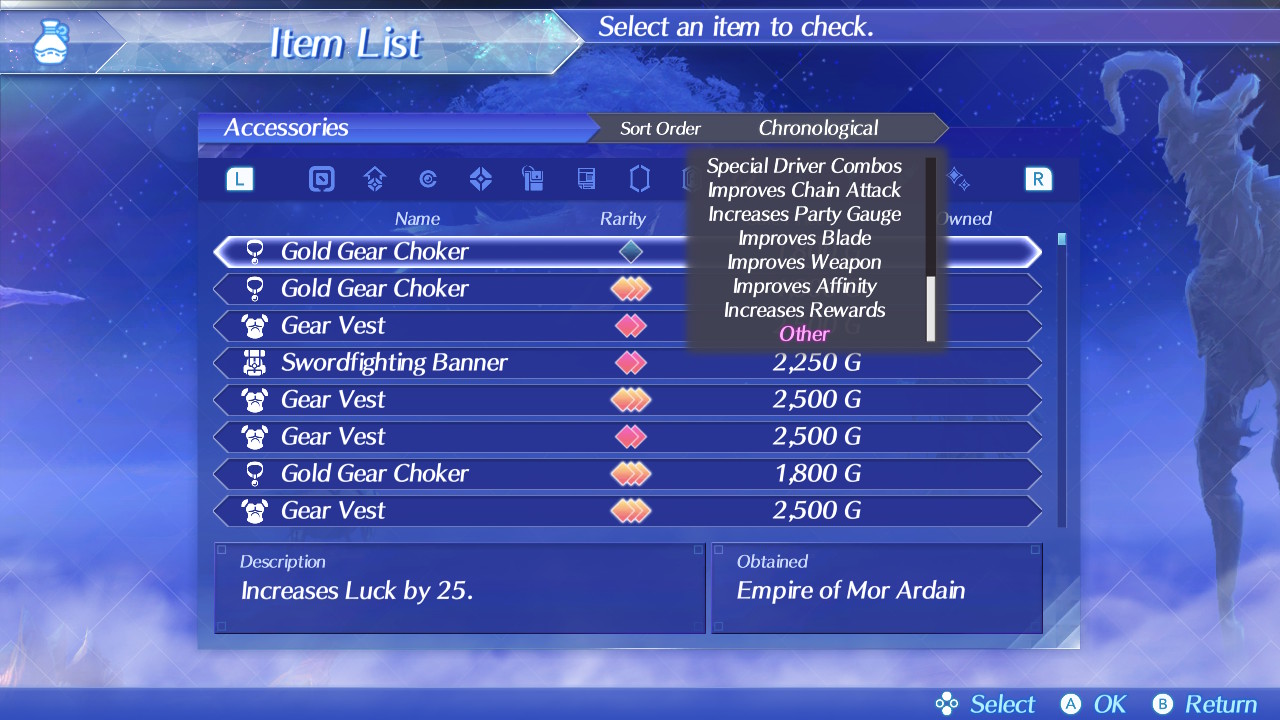This screenshot has width=1280, height=720.
Task: Pick the Increases Party Gauge option
Action: (804, 214)
